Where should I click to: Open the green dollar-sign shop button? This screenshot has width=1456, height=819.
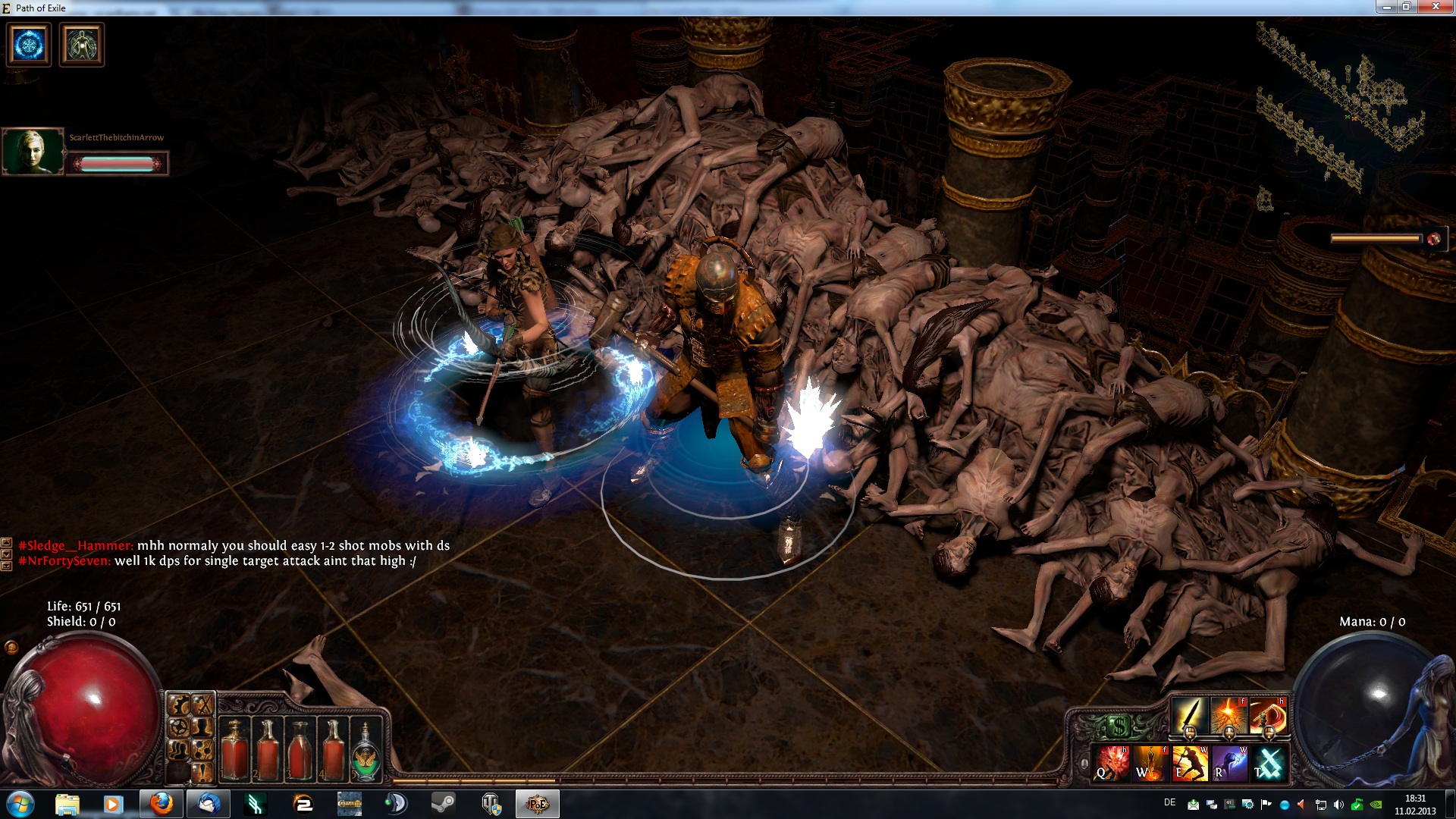coord(1119,727)
